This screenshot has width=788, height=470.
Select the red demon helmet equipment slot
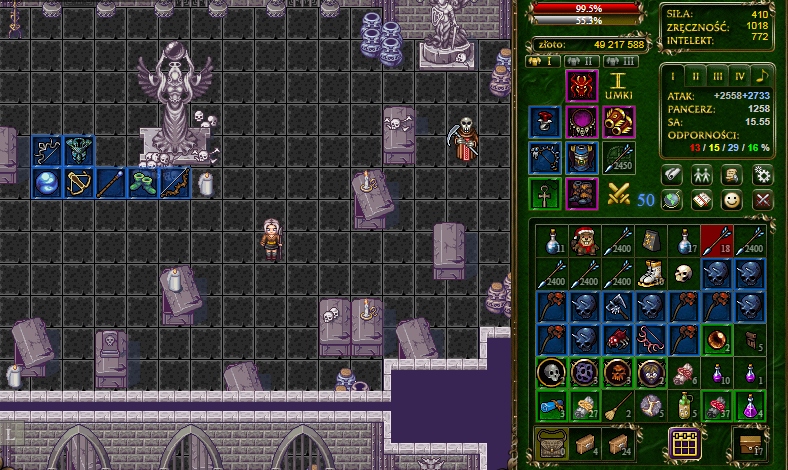click(x=582, y=87)
